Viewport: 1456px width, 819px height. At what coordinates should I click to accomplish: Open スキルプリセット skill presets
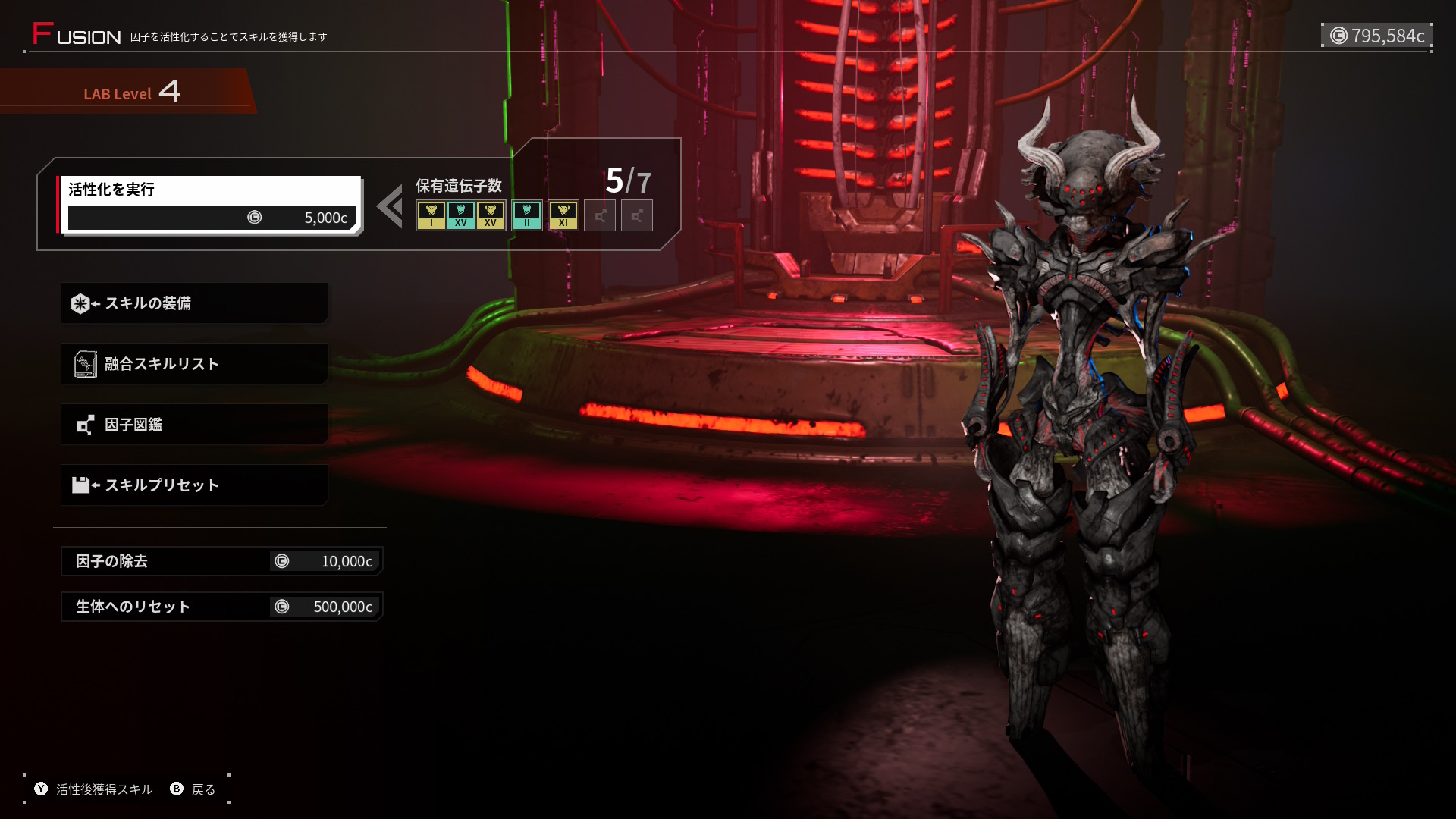[194, 485]
